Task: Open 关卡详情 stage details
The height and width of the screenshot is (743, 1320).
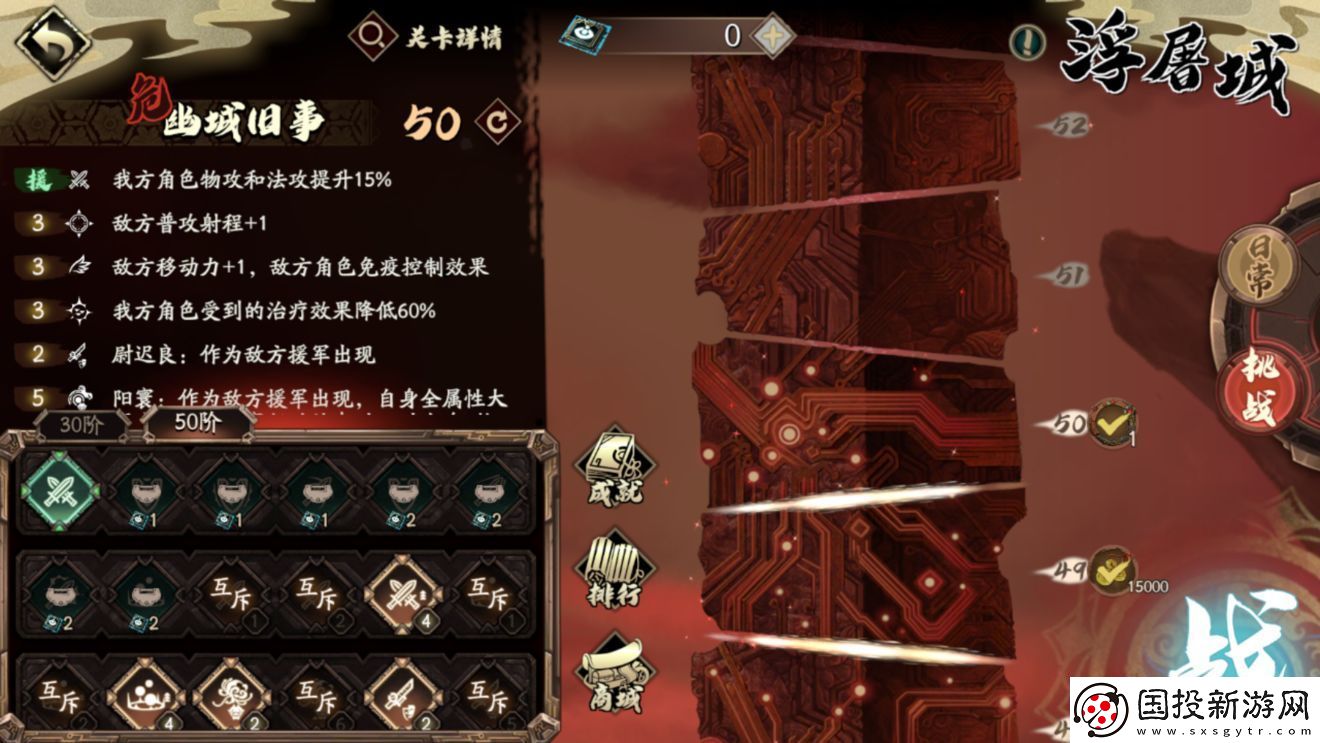Action: click(426, 37)
